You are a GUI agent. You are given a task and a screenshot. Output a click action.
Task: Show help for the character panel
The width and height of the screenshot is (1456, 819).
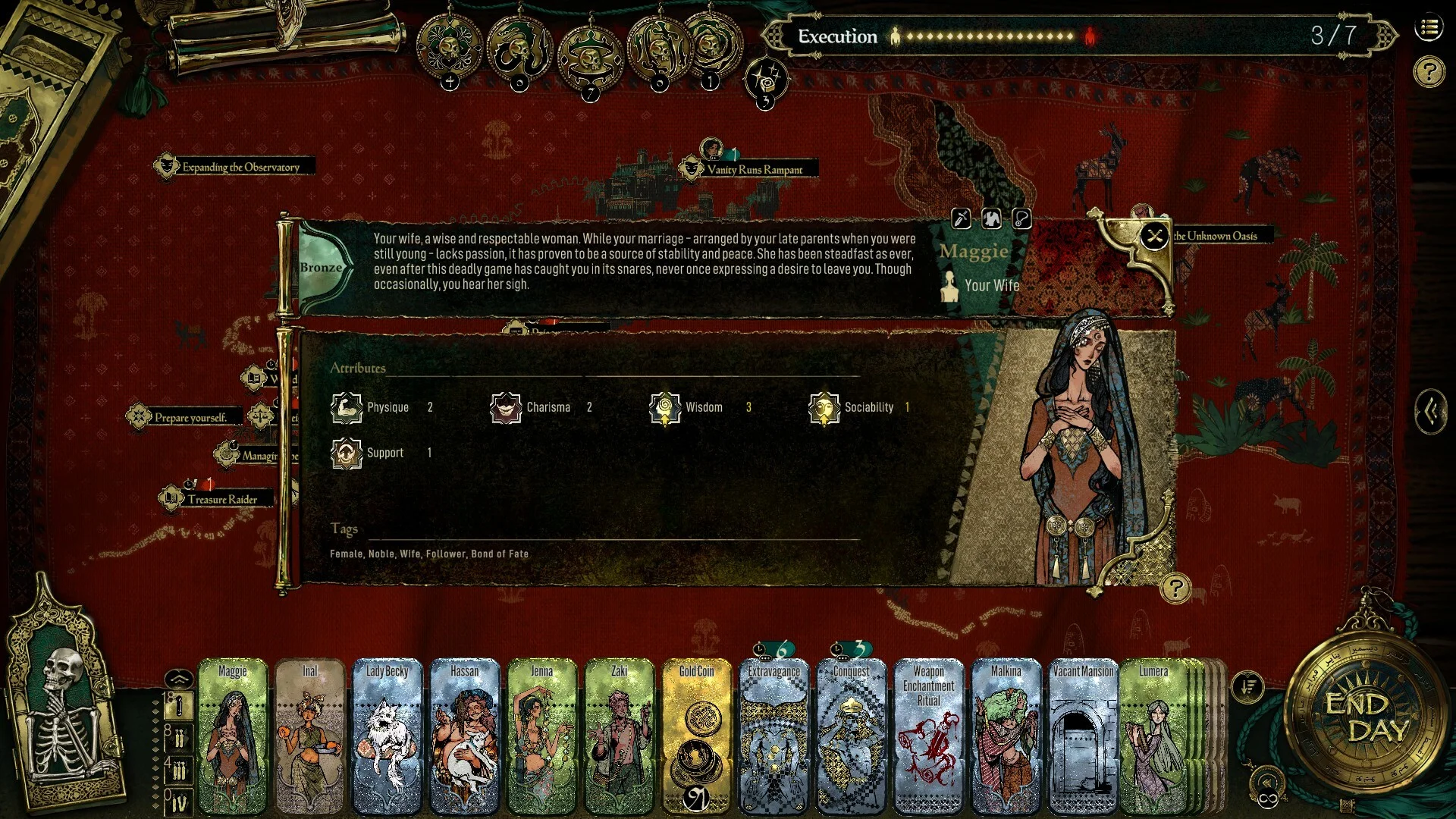point(1175,588)
